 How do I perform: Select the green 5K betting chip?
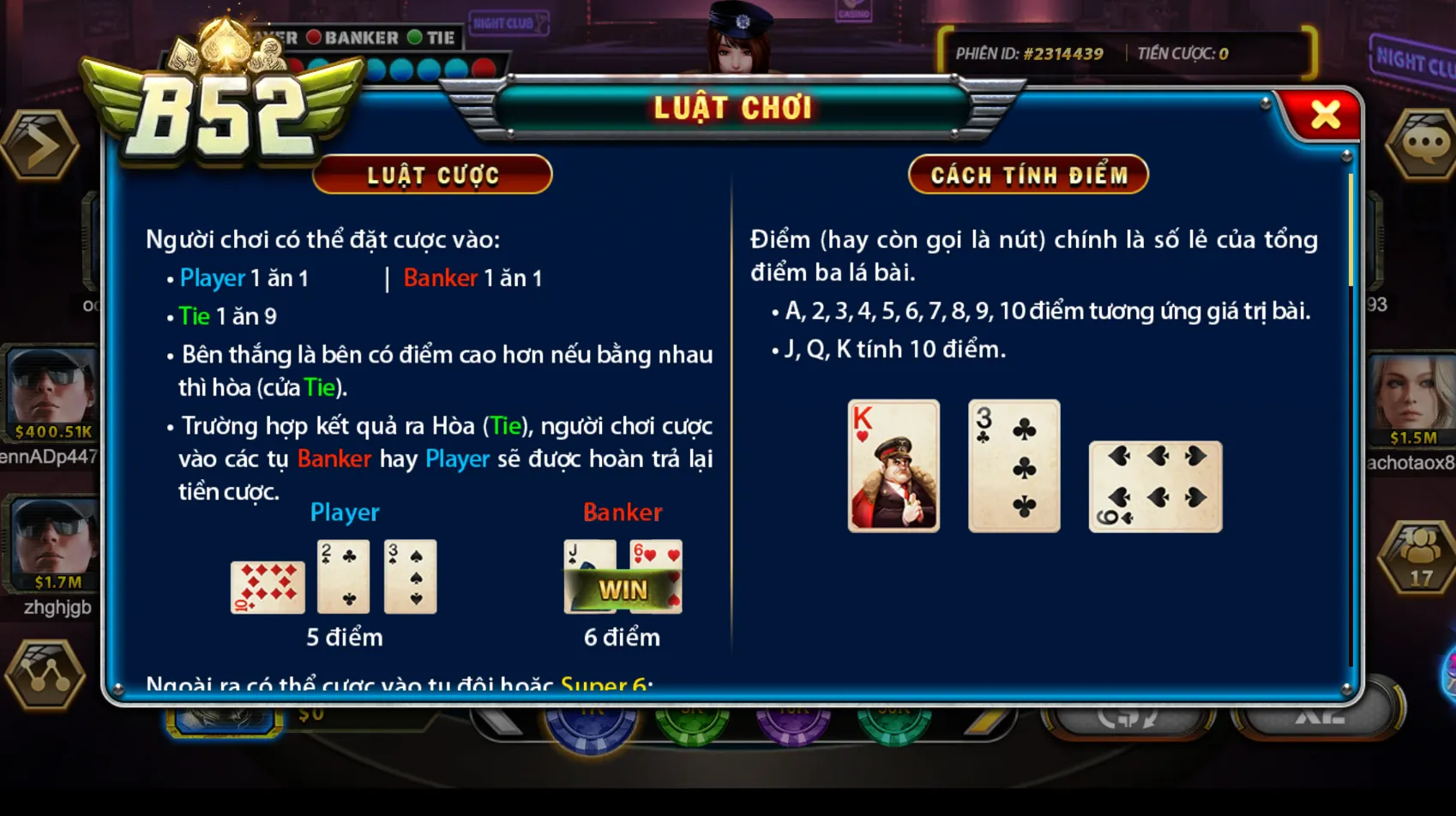pyautogui.click(x=691, y=723)
